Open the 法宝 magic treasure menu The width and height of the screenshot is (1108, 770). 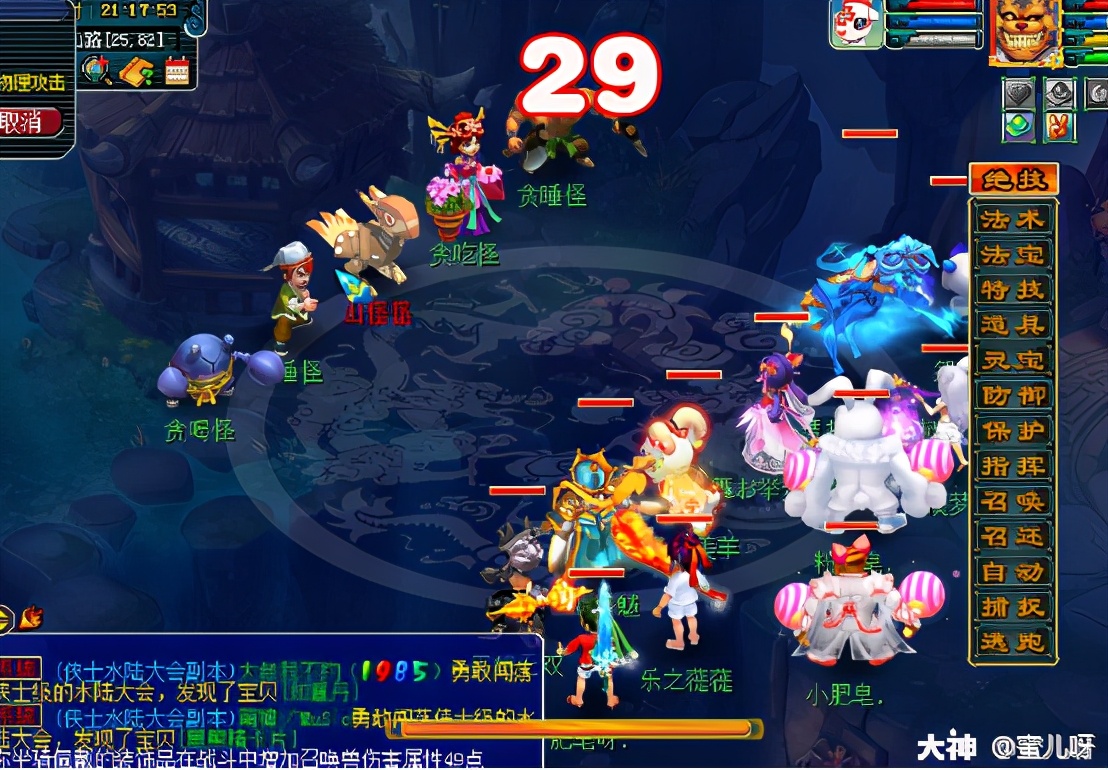pyautogui.click(x=1012, y=254)
